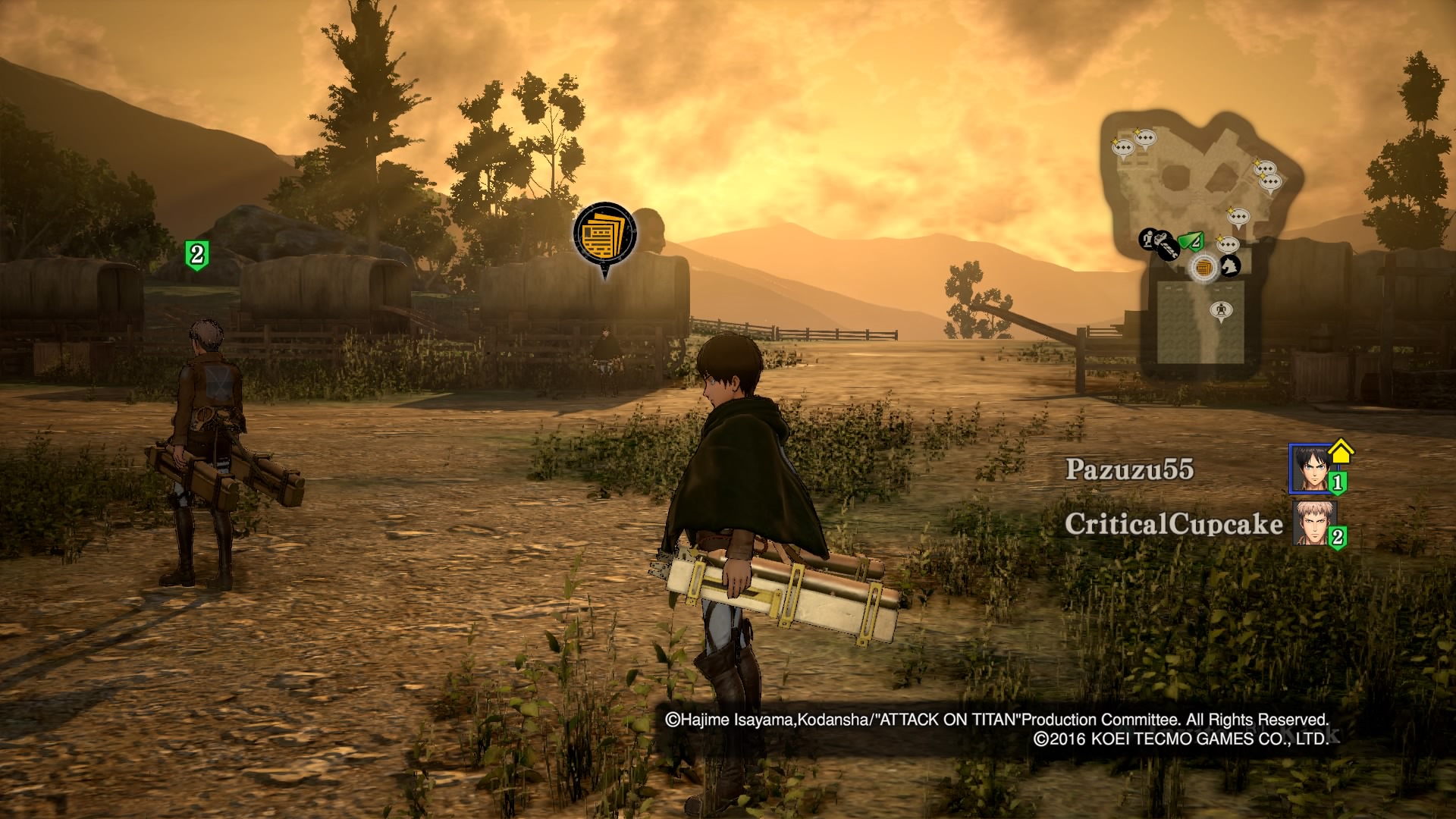Screen dimensions: 1456x819
Task: Select the orange mission board marker above the wagon
Action: [604, 233]
